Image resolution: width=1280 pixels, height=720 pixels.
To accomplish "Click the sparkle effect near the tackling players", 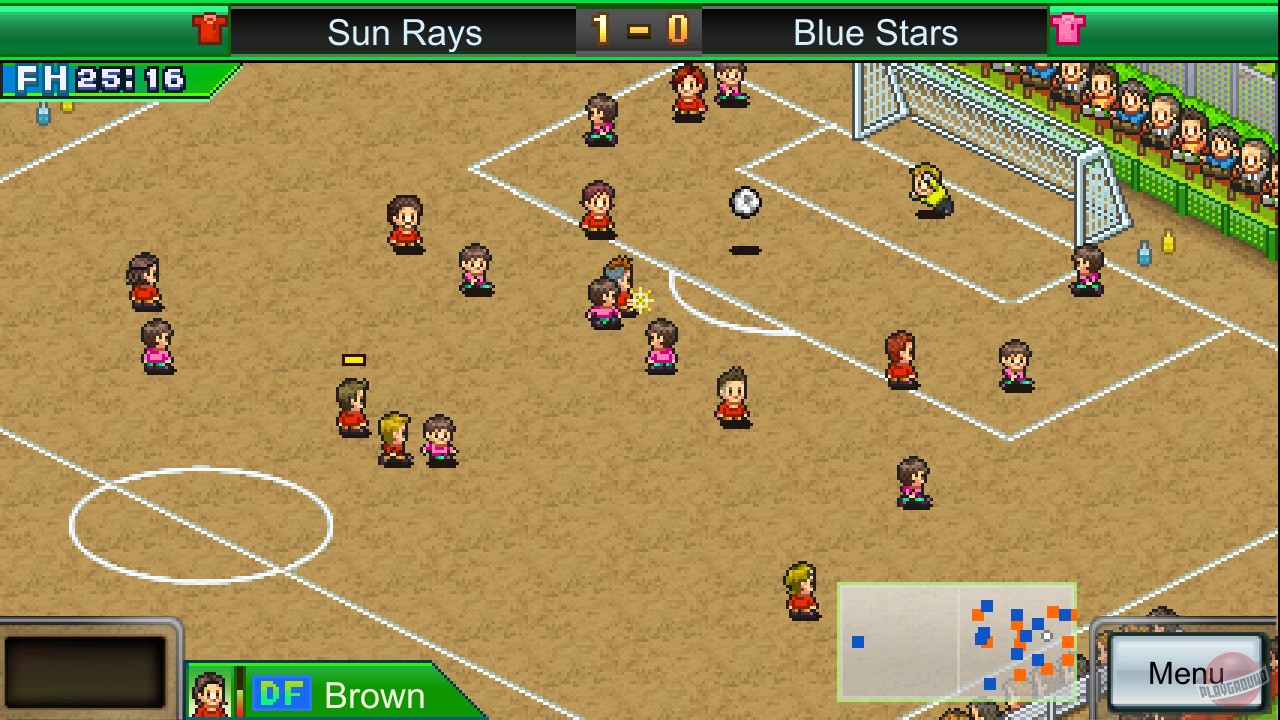I will 640,299.
